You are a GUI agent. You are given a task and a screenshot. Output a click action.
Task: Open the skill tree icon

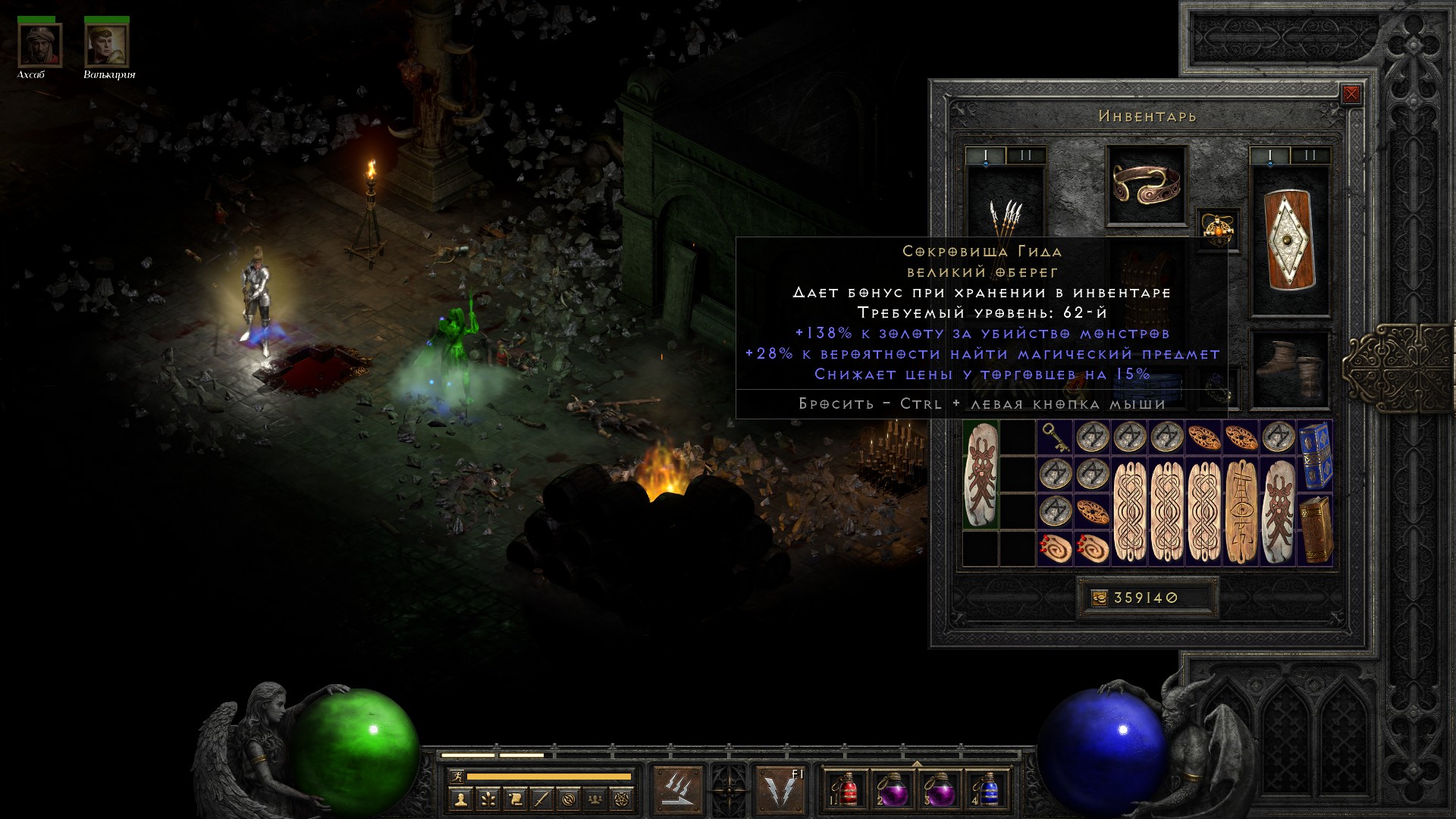pos(487,799)
